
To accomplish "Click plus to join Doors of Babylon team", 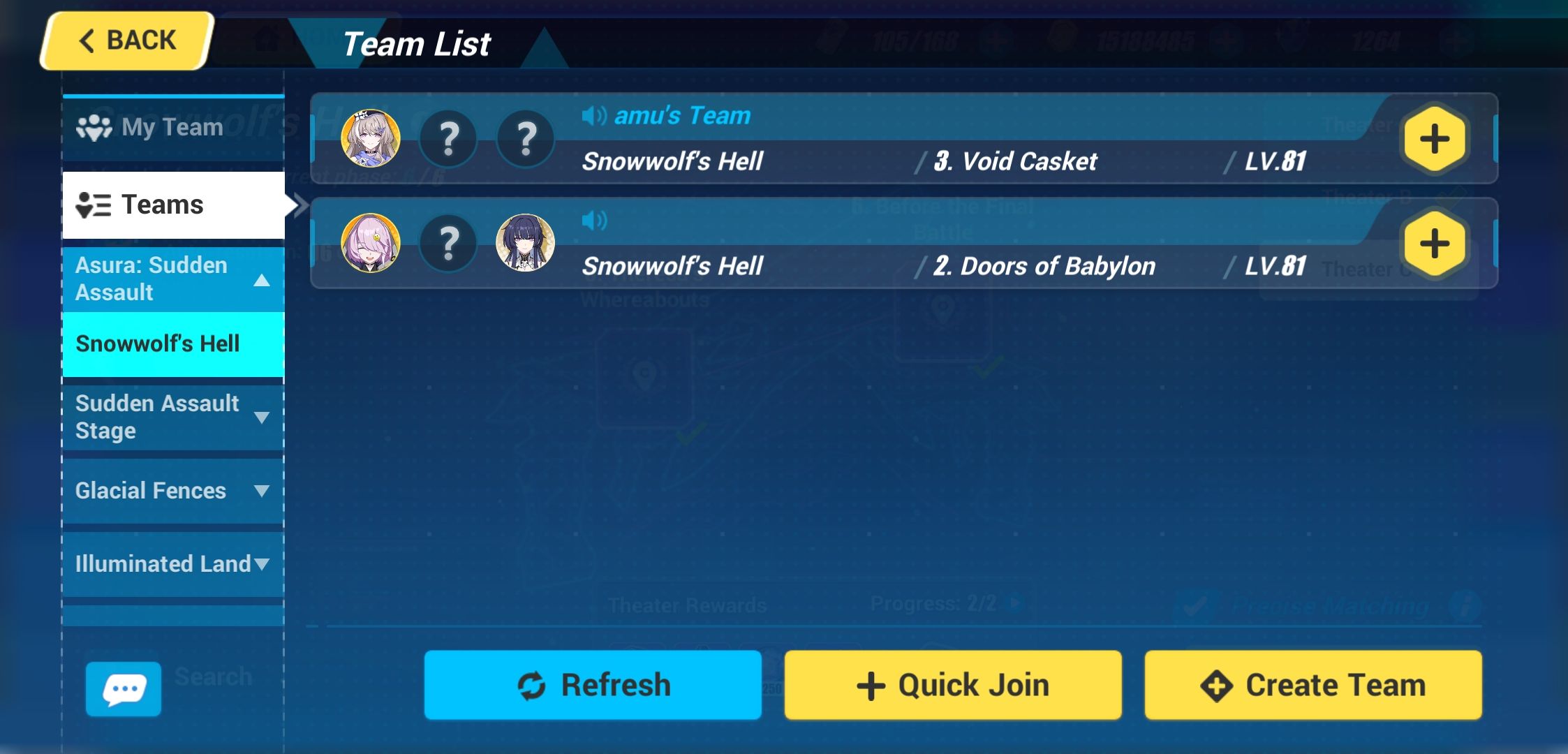I will [1434, 244].
